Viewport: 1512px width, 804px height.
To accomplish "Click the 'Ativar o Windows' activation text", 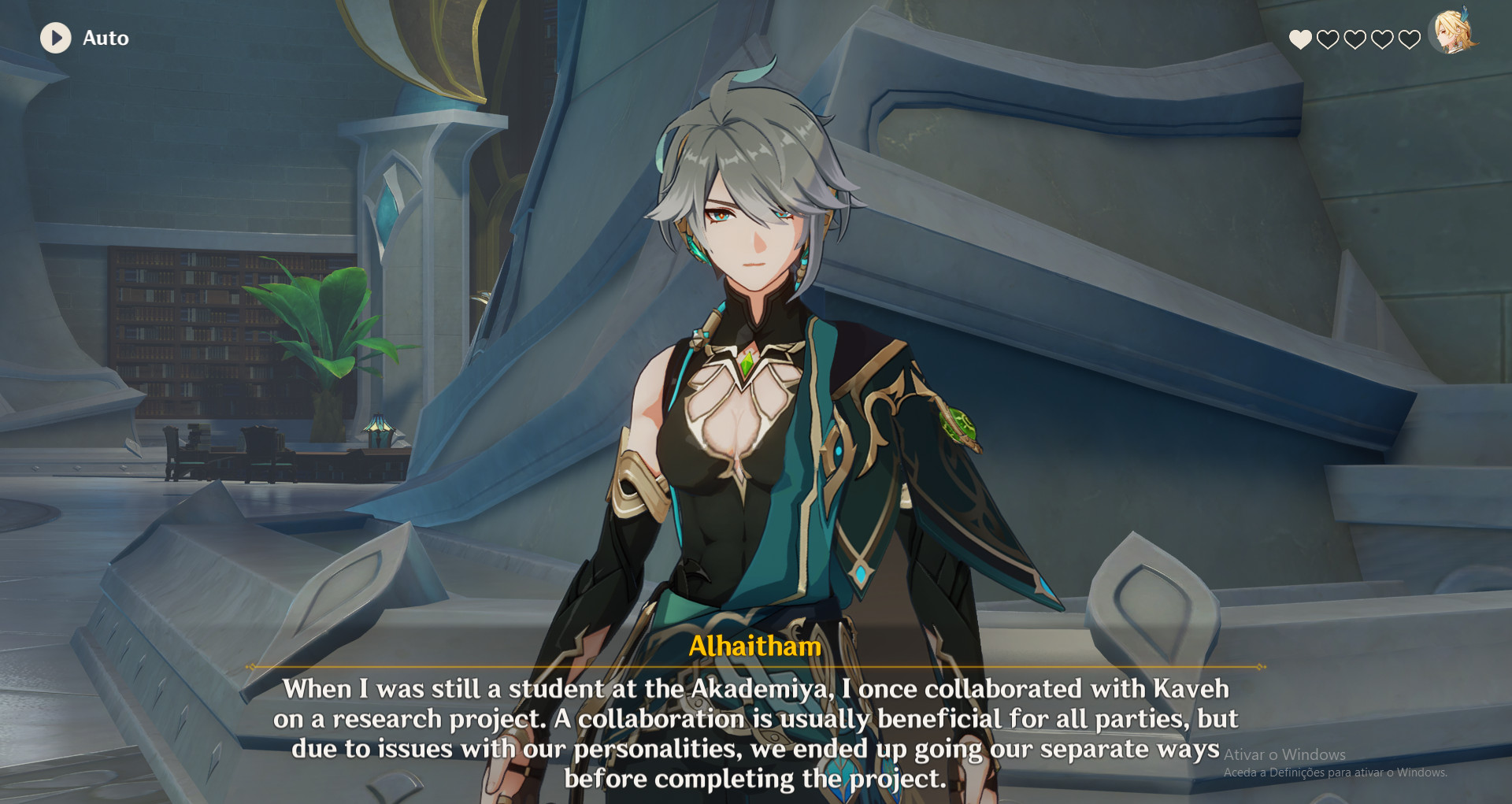I will (1284, 754).
